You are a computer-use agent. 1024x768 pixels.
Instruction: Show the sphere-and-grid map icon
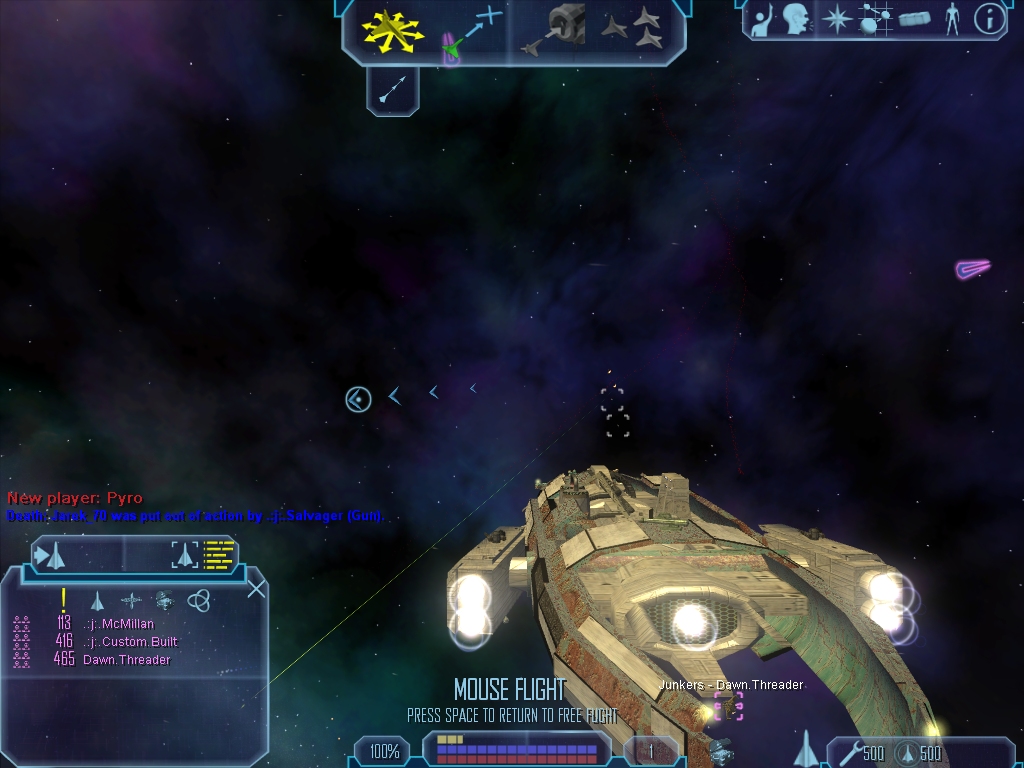pyautogui.click(x=874, y=18)
